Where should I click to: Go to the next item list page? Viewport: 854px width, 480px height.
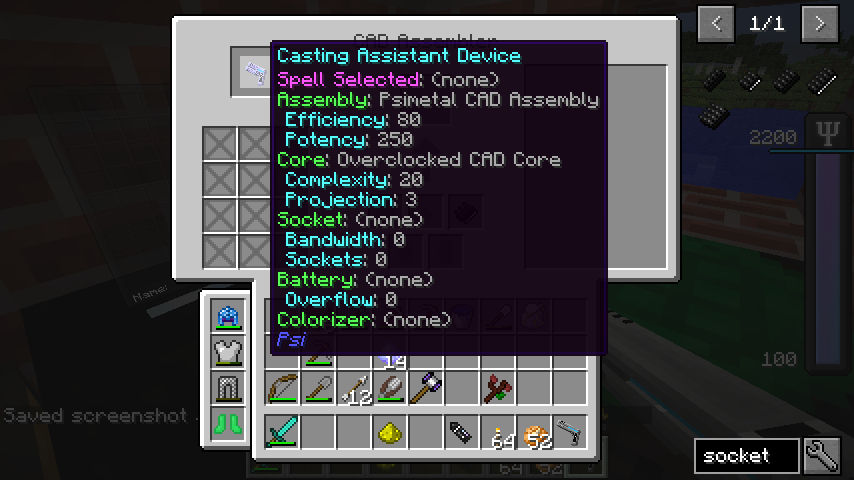pyautogui.click(x=820, y=23)
